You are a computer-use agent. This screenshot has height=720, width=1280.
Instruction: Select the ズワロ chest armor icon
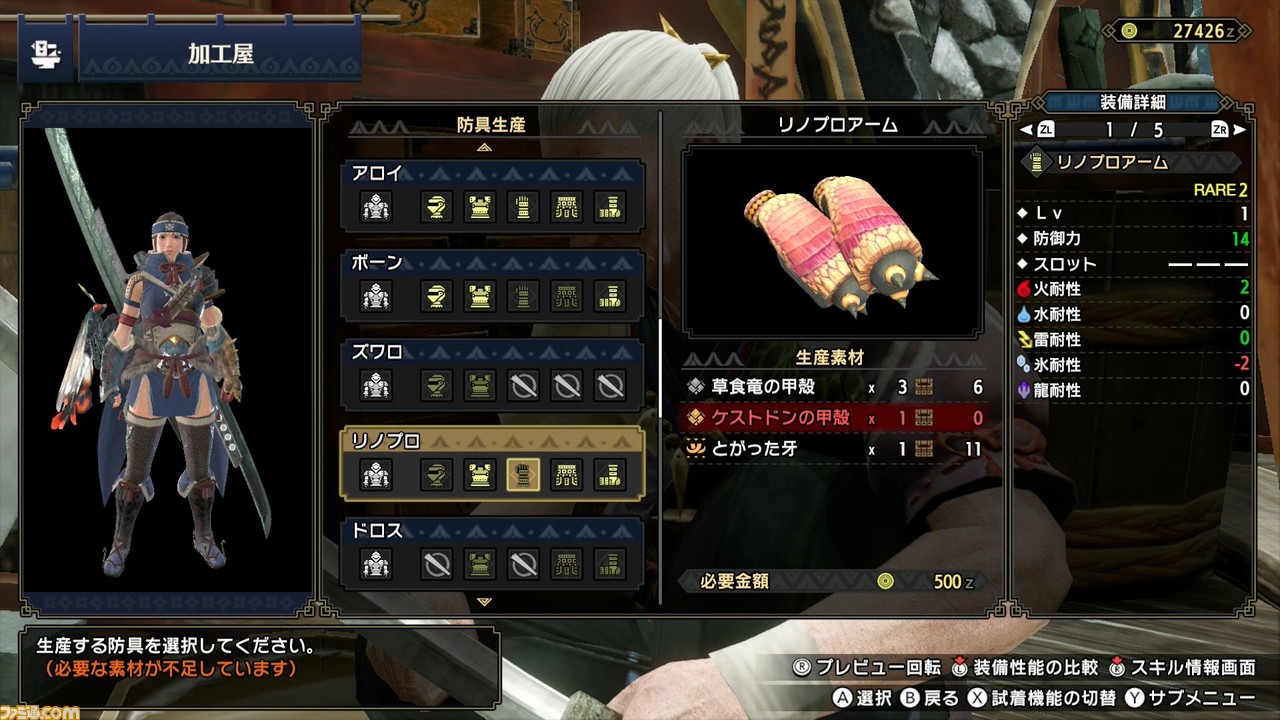pos(480,385)
